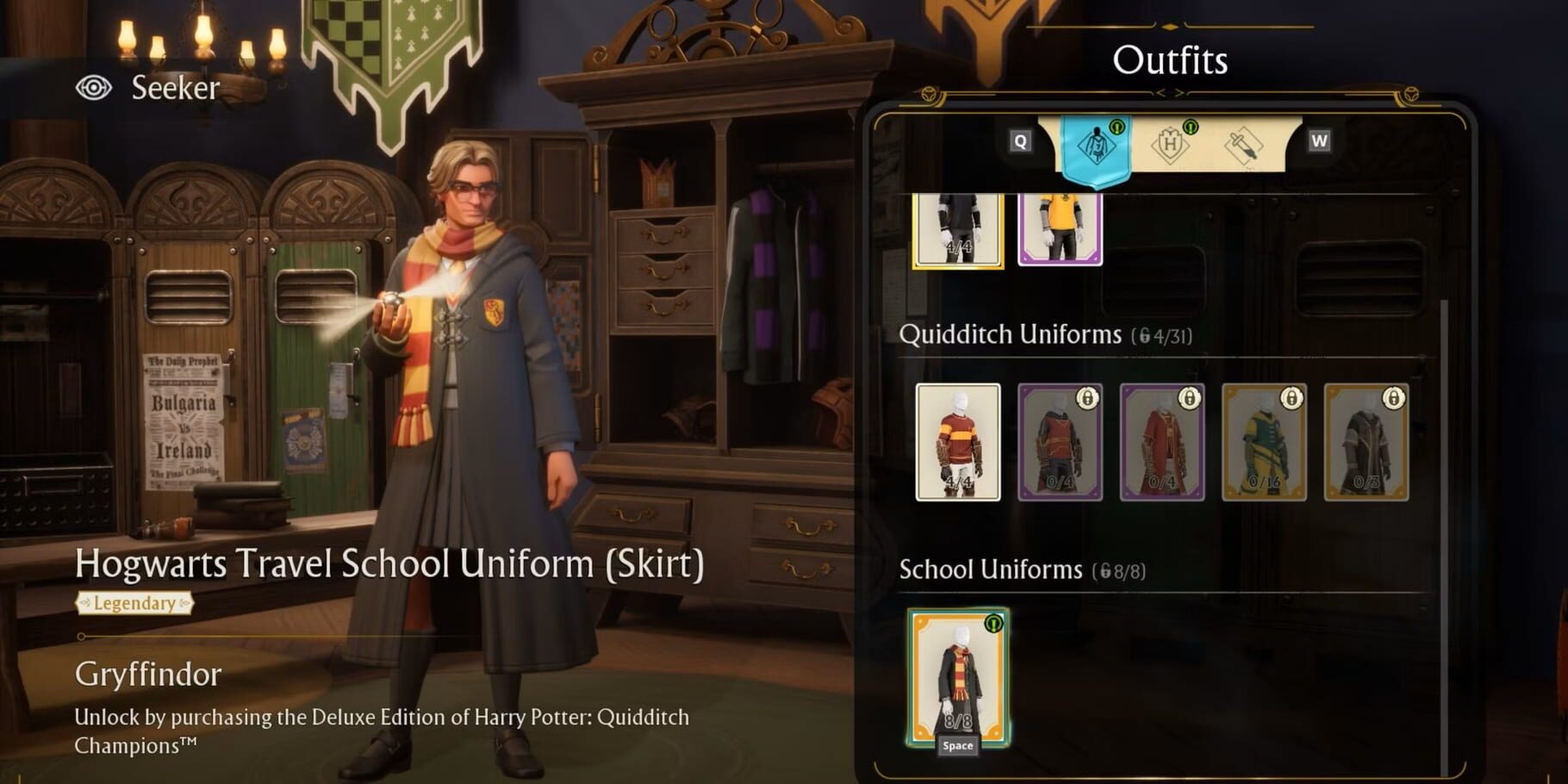Open the Hogwarts crest shield icon tab
The height and width of the screenshot is (784, 1568).
(1172, 145)
